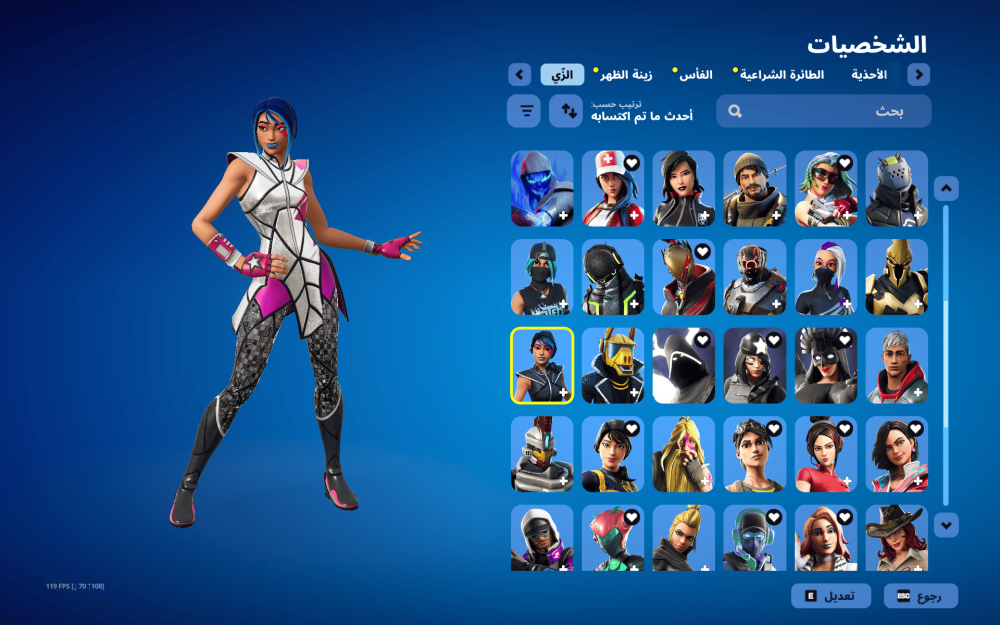Screen dimensions: 1000x625
Task: Click the scroll up arrow of outfit list
Action: tap(946, 189)
